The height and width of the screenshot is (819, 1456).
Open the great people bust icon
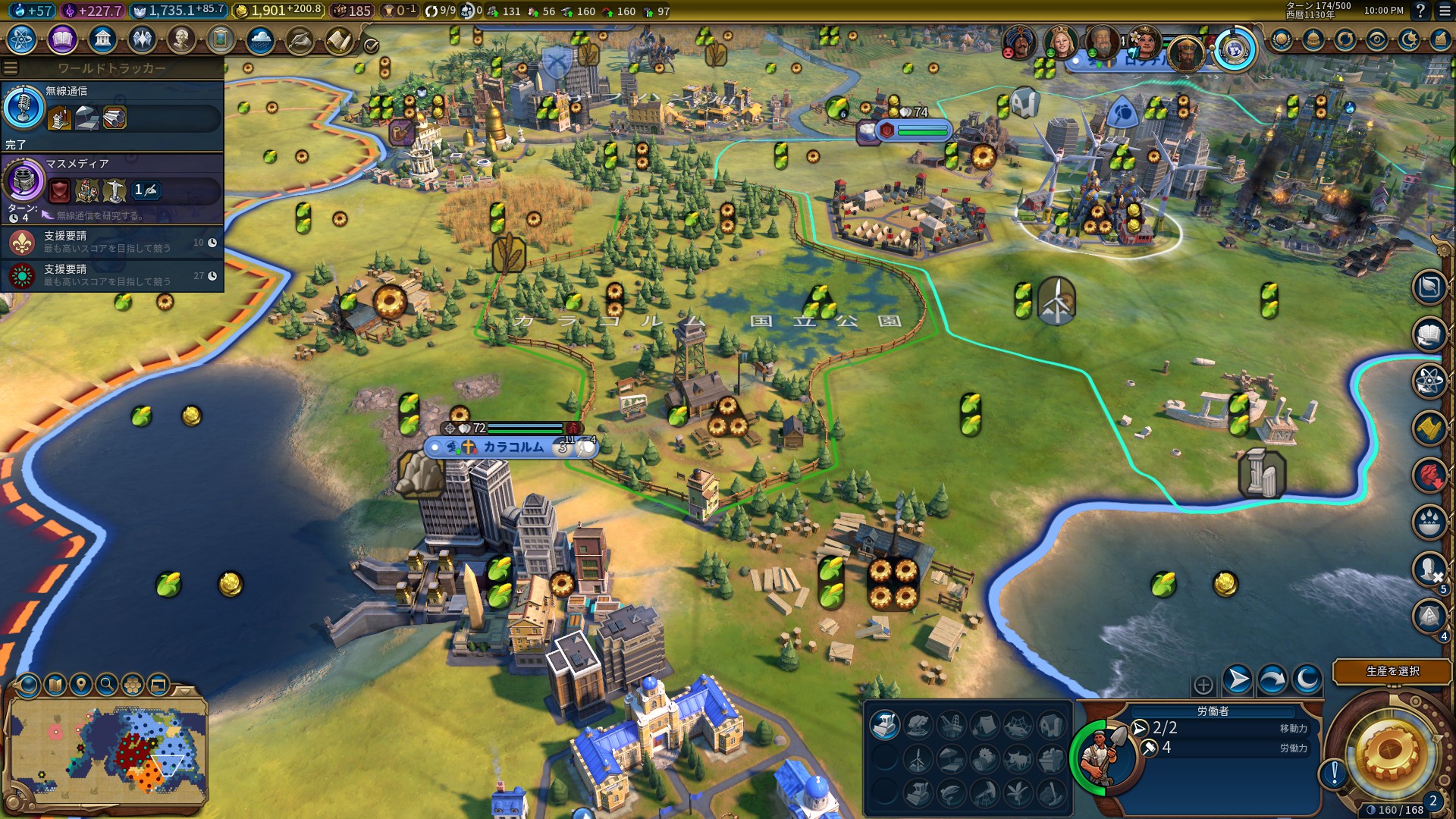coord(181,39)
